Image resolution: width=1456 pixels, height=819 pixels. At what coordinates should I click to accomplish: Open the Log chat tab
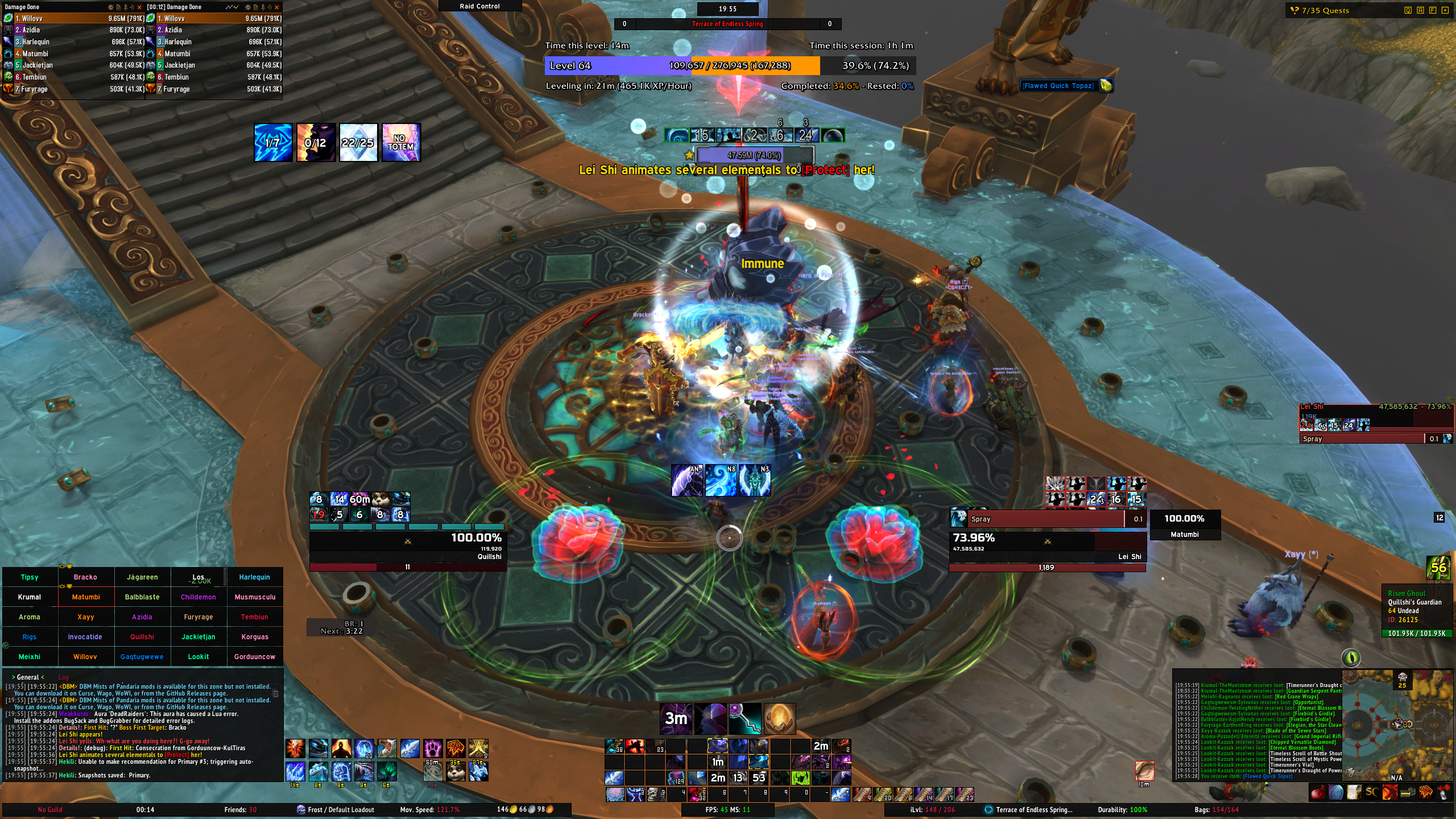[63, 677]
